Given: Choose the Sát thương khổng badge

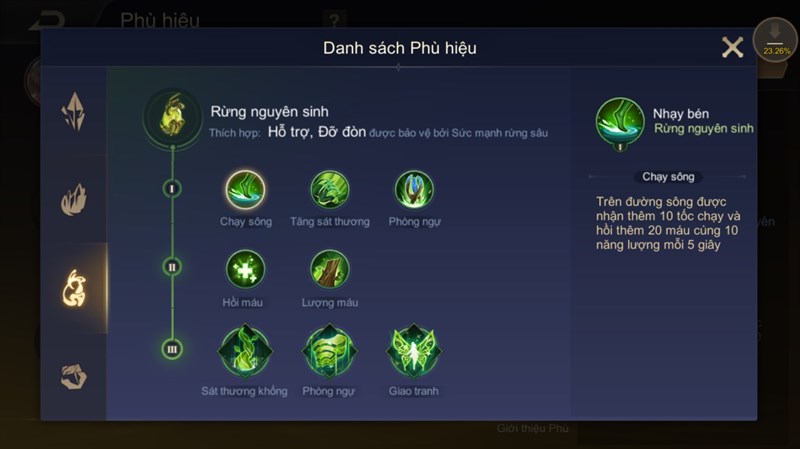Looking at the screenshot, I should (x=244, y=350).
